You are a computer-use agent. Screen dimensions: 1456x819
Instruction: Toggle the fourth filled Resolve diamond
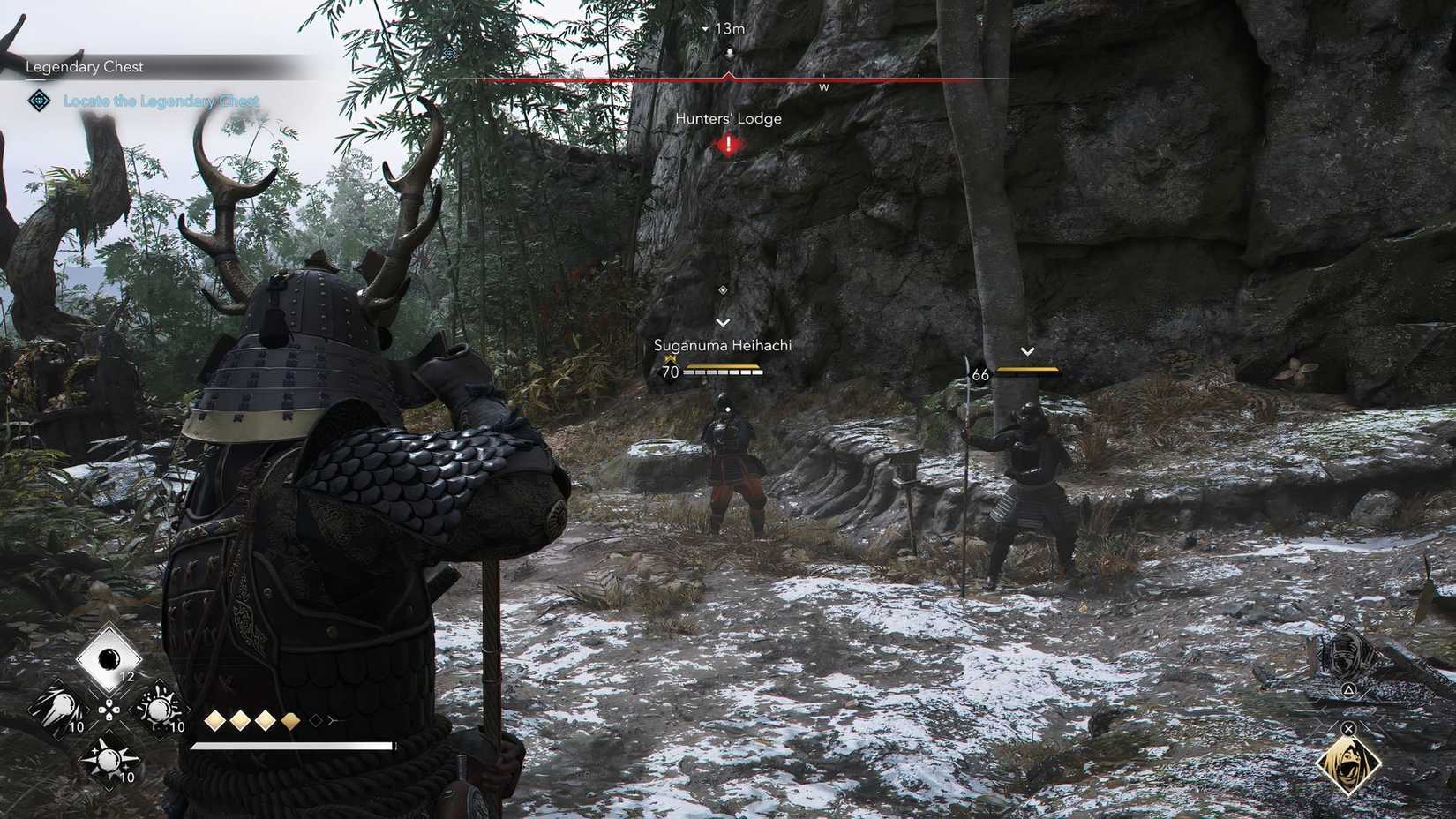coord(290,721)
